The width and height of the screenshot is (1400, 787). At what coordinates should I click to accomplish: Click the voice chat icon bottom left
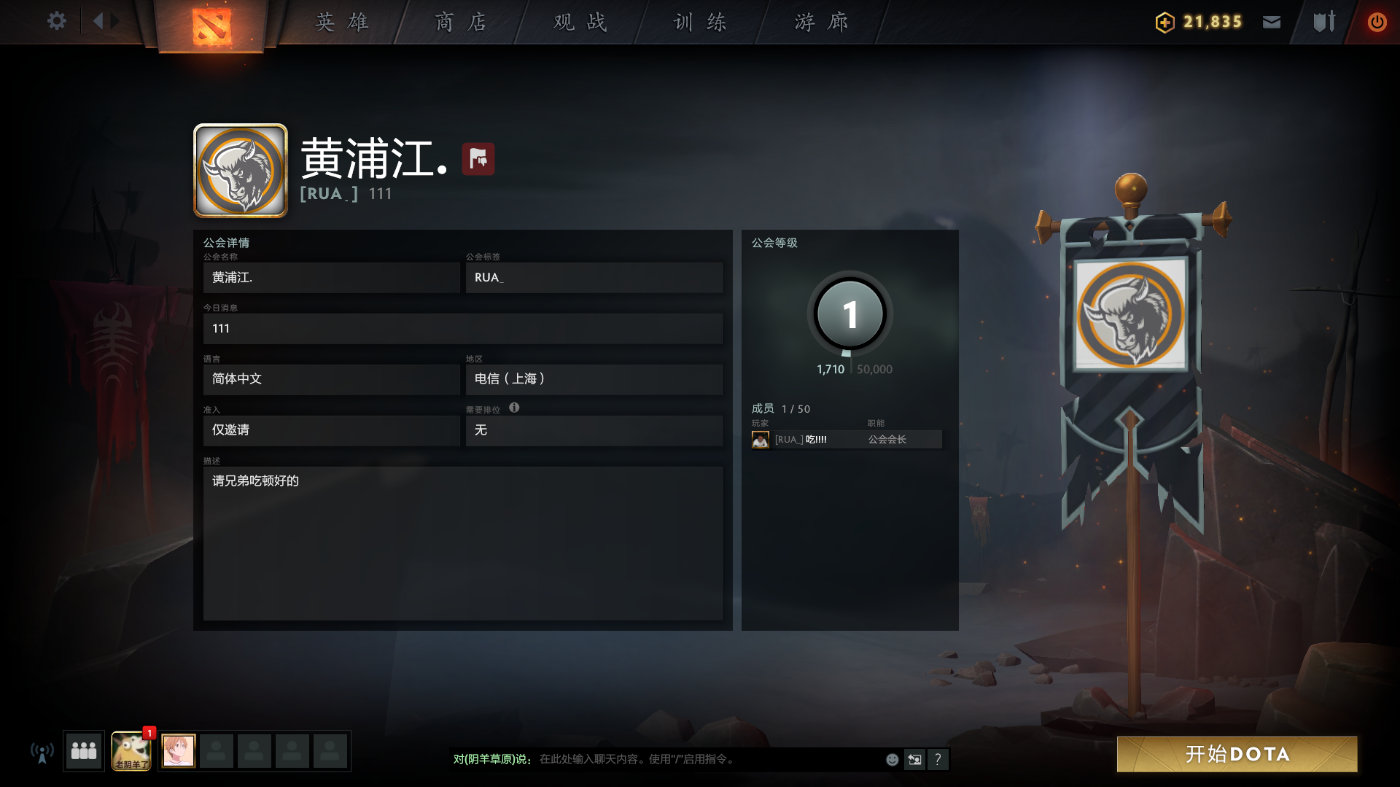pos(40,753)
